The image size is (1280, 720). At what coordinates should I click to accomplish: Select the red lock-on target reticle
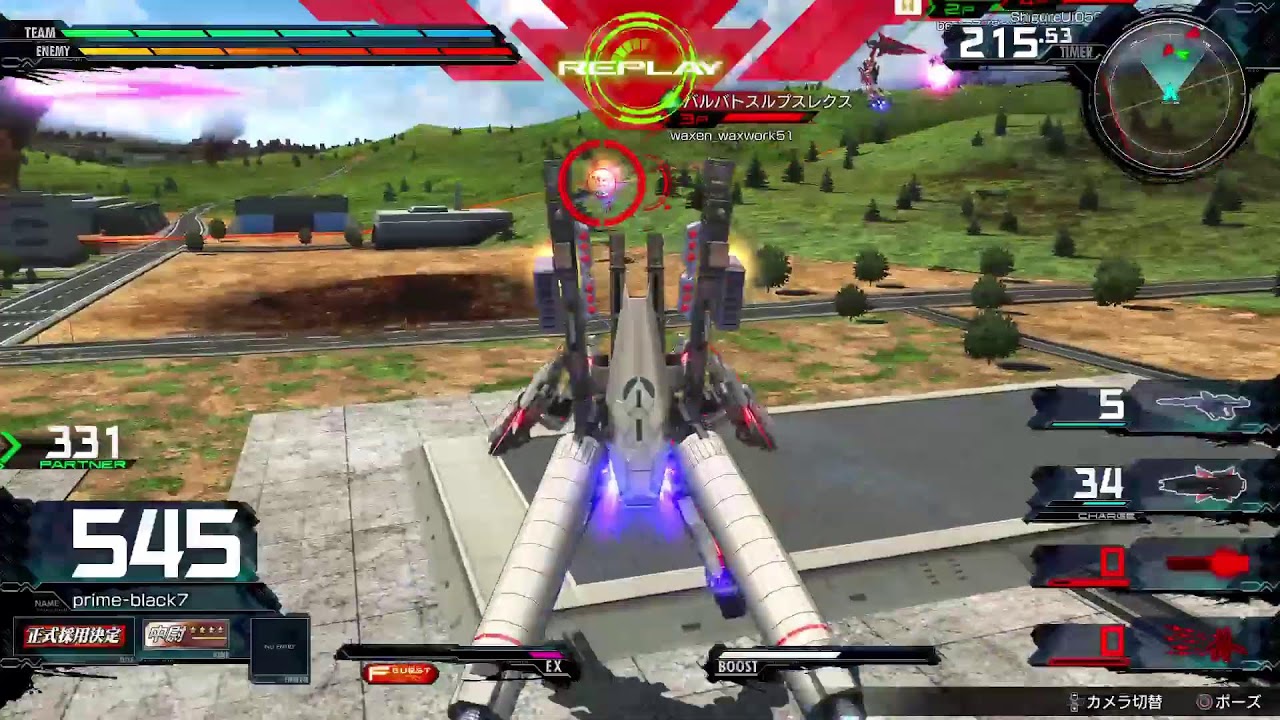click(603, 183)
